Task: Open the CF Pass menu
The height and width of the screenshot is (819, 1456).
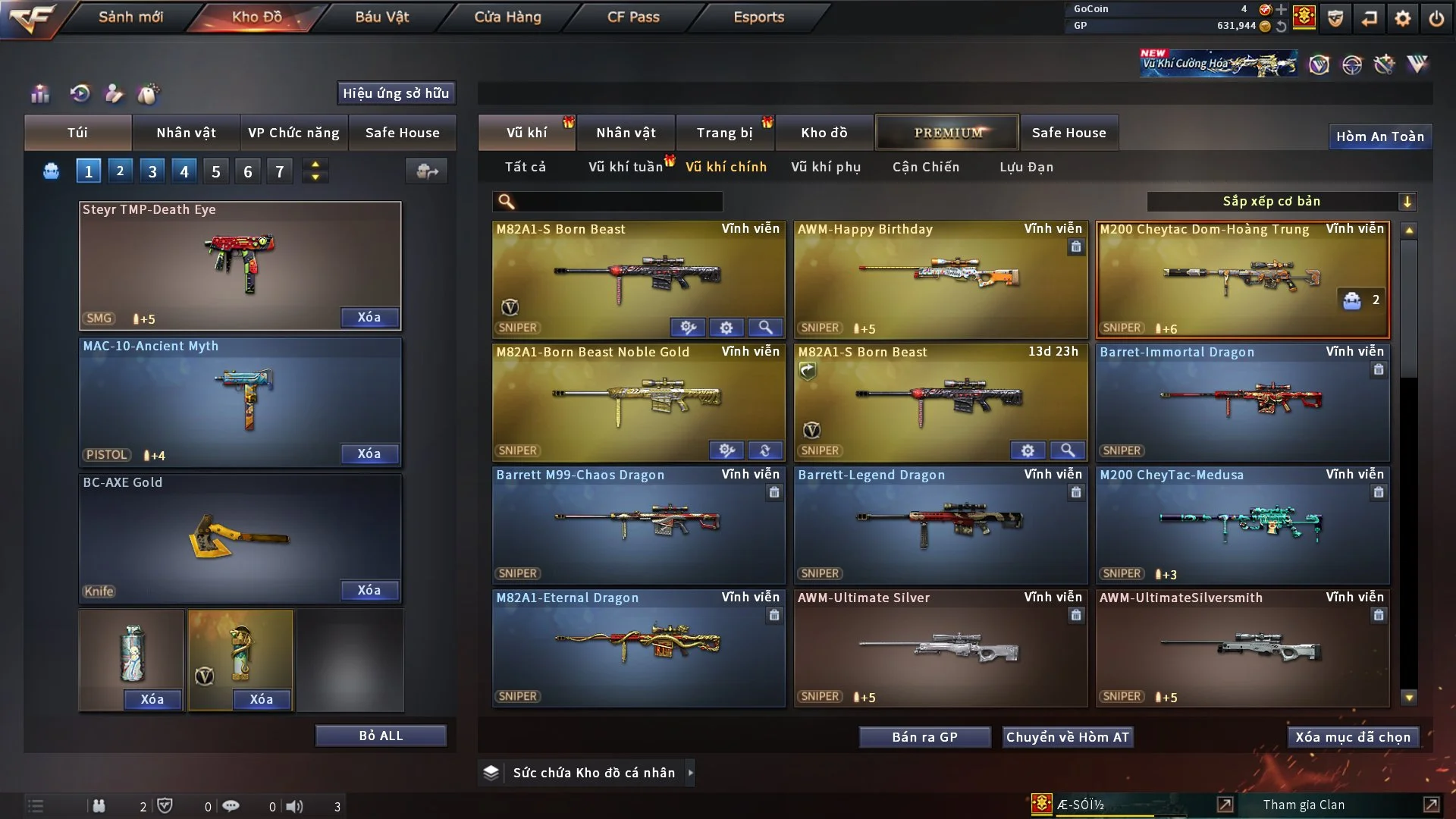Action: click(x=633, y=17)
